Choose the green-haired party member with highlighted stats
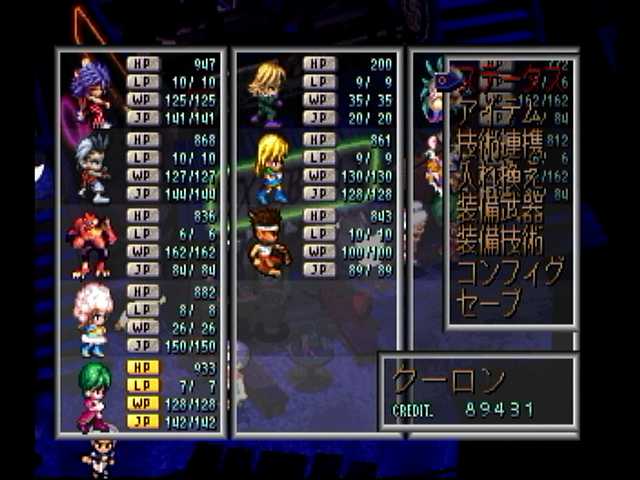 coord(140,395)
